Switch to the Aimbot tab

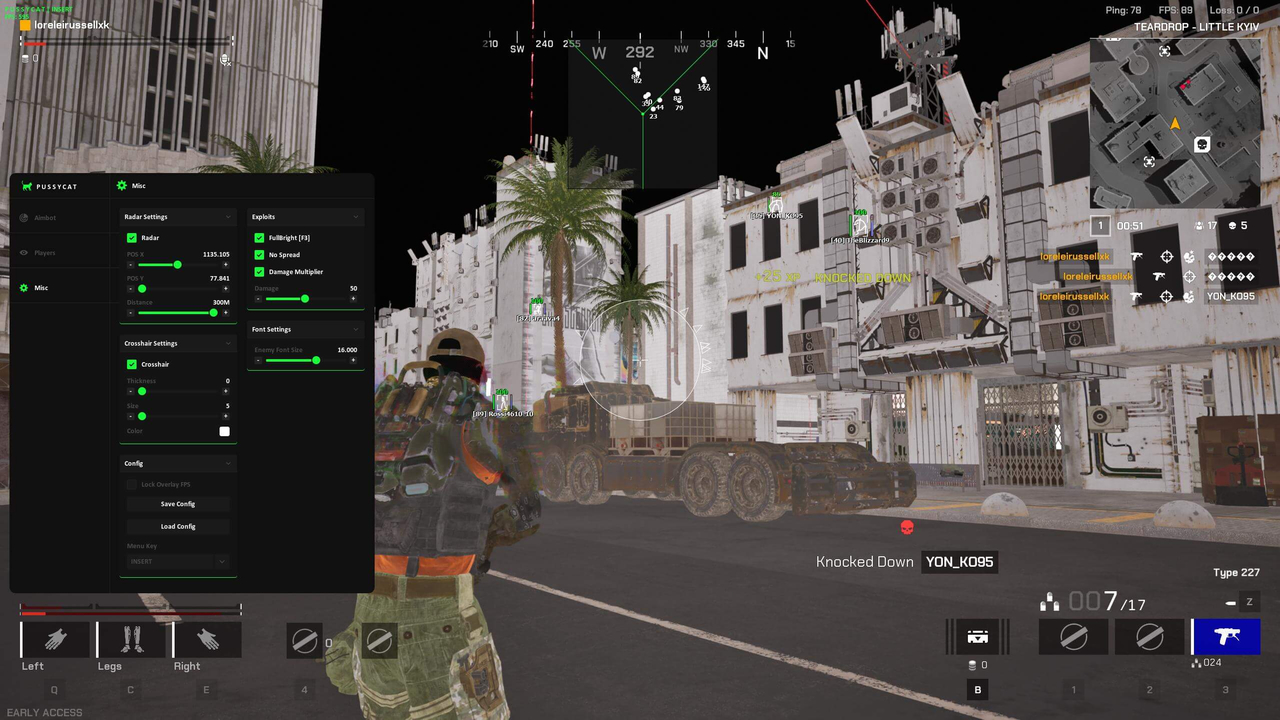pyautogui.click(x=43, y=218)
